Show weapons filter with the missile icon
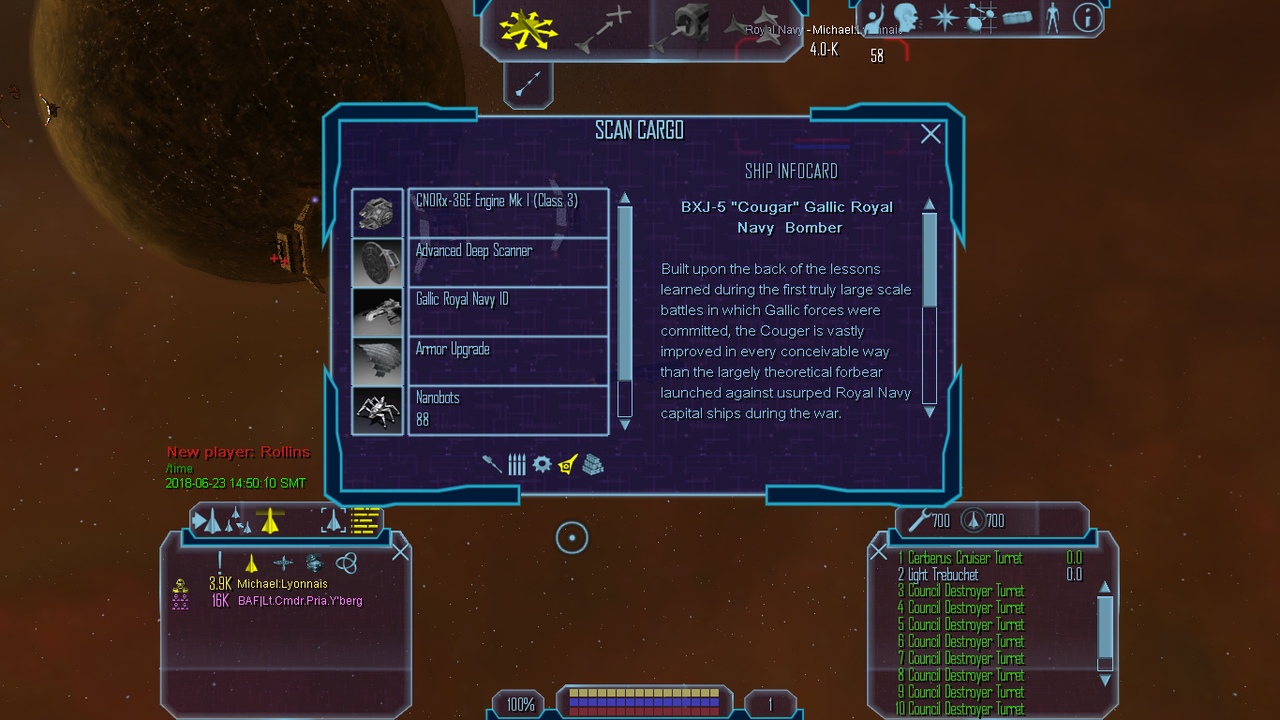Viewport: 1280px width, 720px height. [x=491, y=464]
